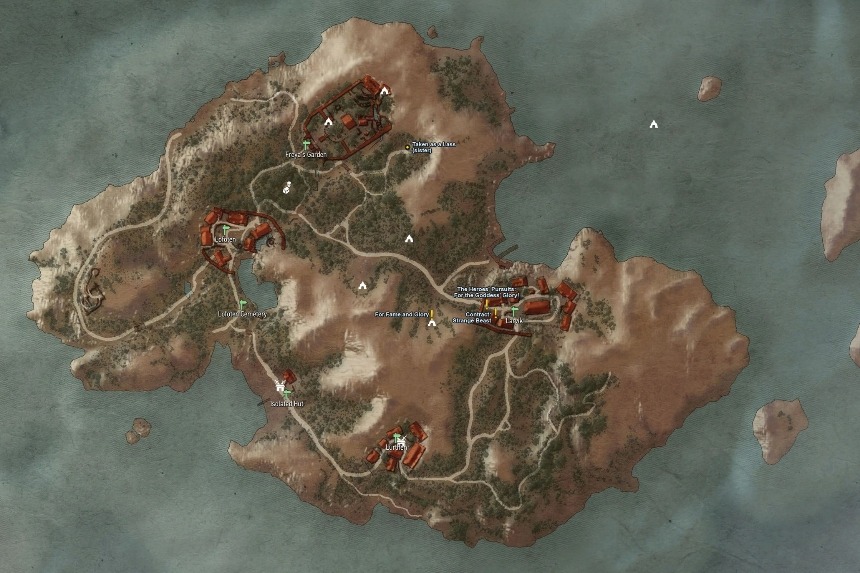Select the Larvik signpost marker
The height and width of the screenshot is (573, 860).
click(515, 311)
